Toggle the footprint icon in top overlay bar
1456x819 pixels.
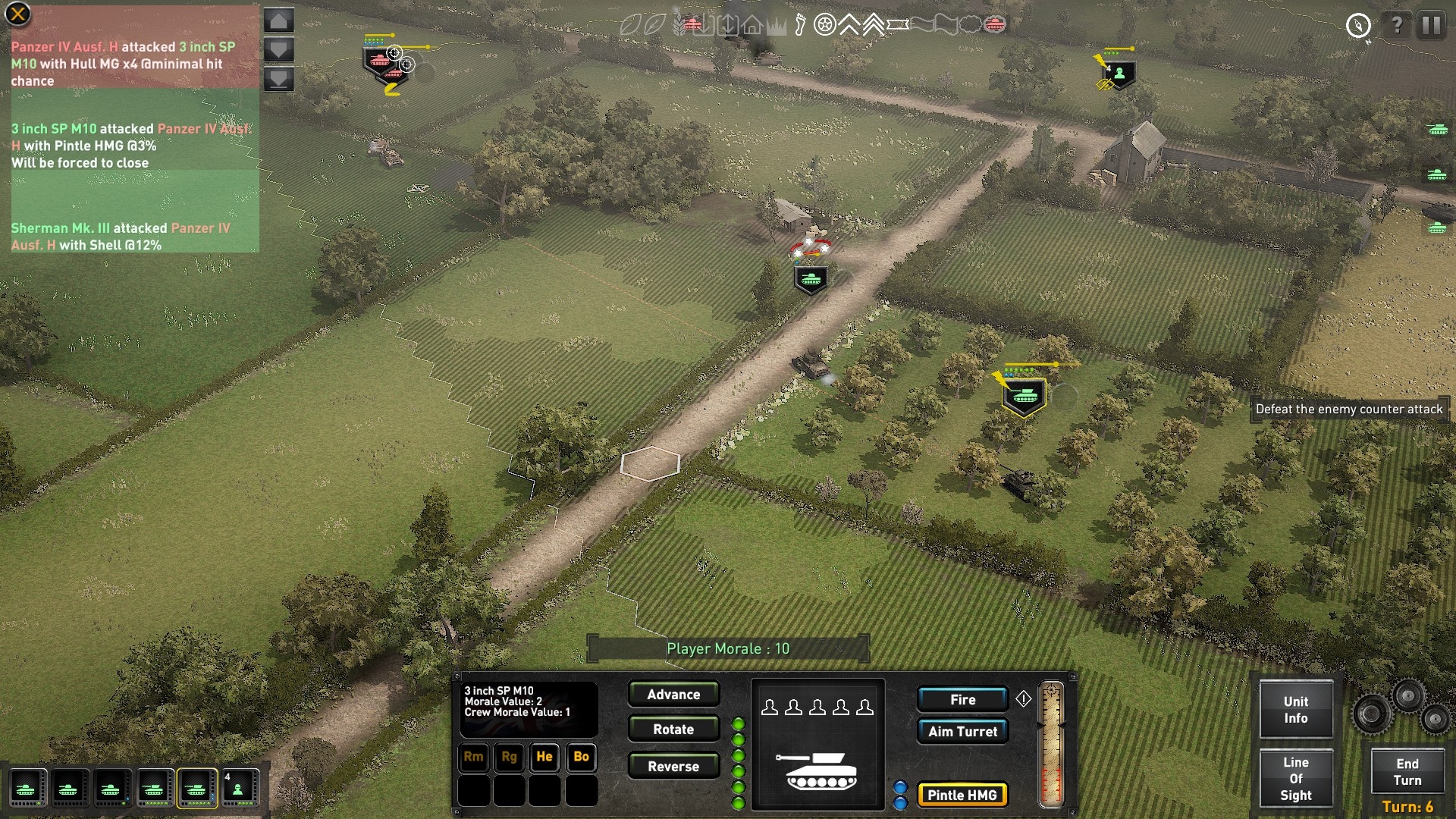(x=800, y=26)
